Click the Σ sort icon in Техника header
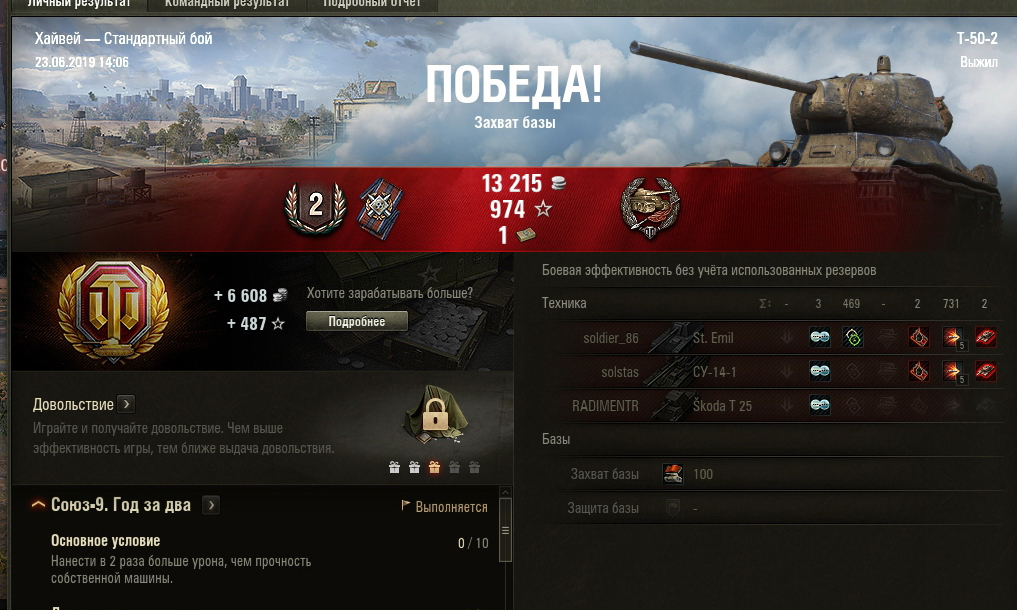The height and width of the screenshot is (610, 1017). click(765, 304)
